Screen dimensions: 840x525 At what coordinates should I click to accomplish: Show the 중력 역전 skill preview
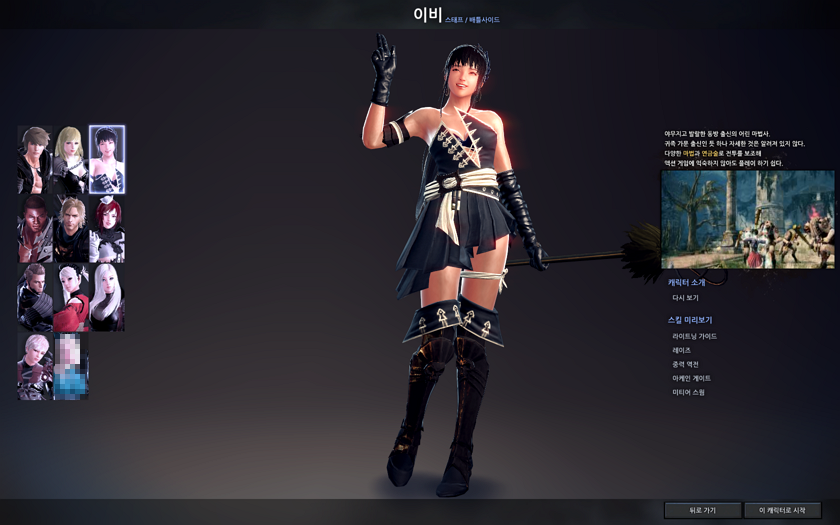tap(685, 364)
